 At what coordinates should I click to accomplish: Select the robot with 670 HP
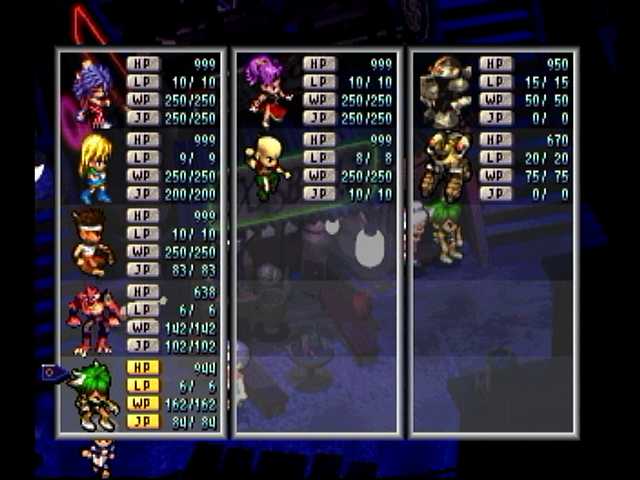(x=445, y=165)
